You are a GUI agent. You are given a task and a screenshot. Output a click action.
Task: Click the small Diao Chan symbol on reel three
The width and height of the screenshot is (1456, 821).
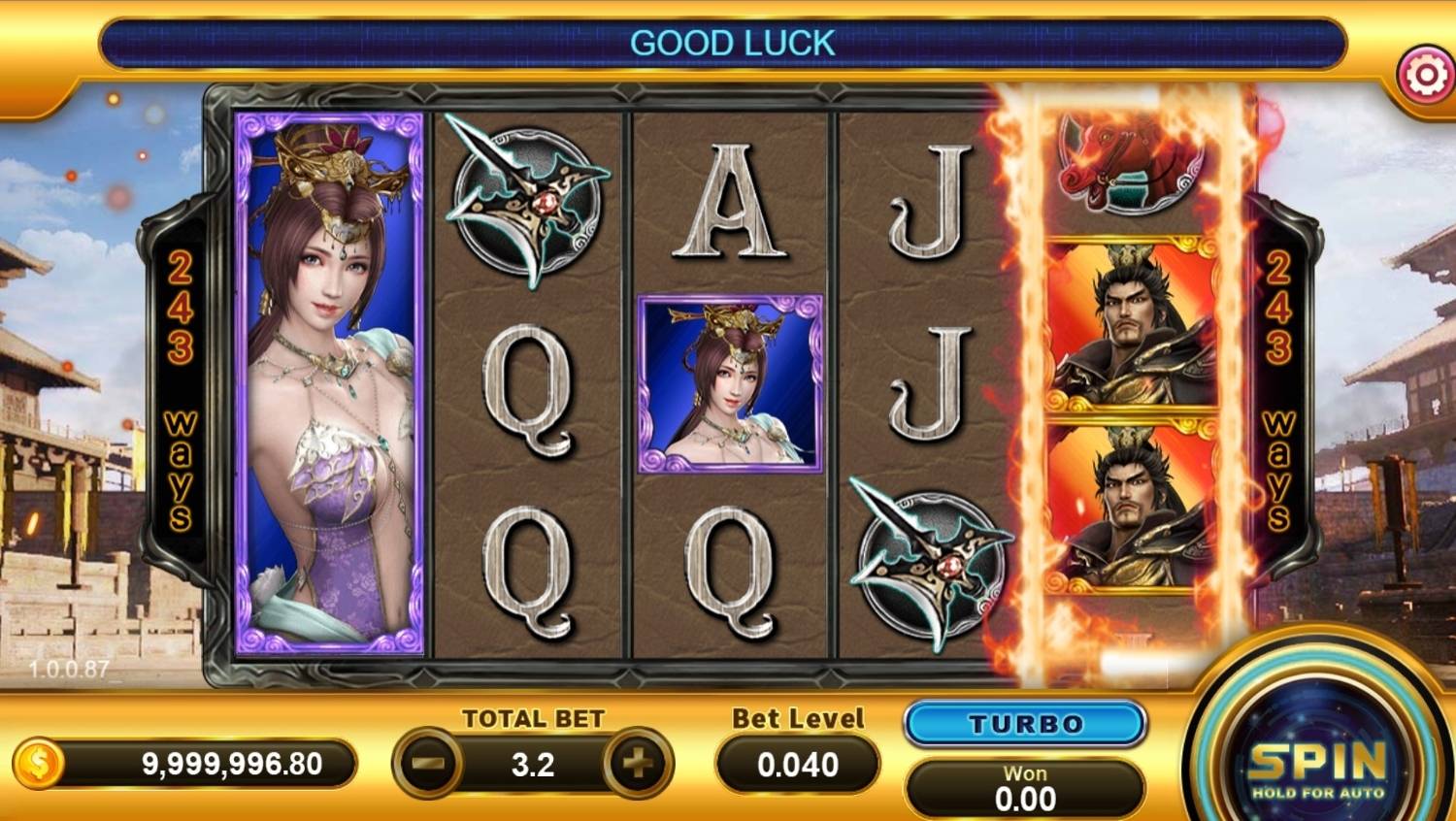733,383
